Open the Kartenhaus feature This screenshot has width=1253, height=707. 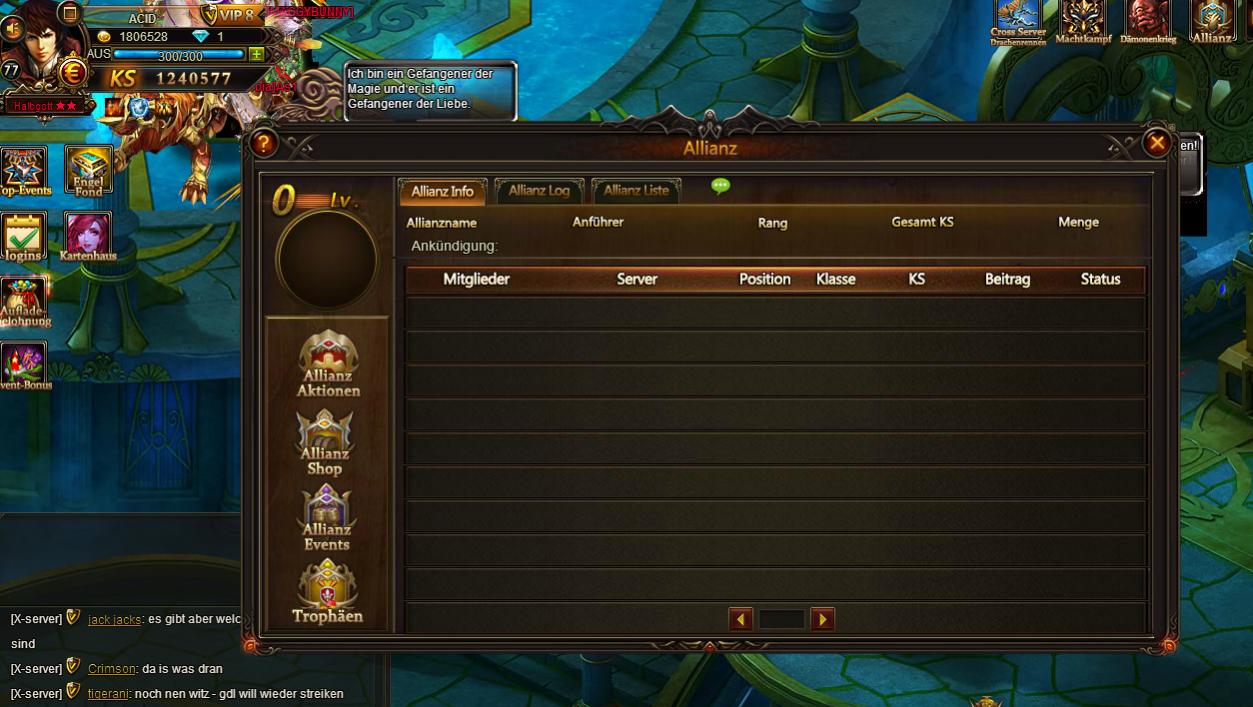click(x=88, y=236)
